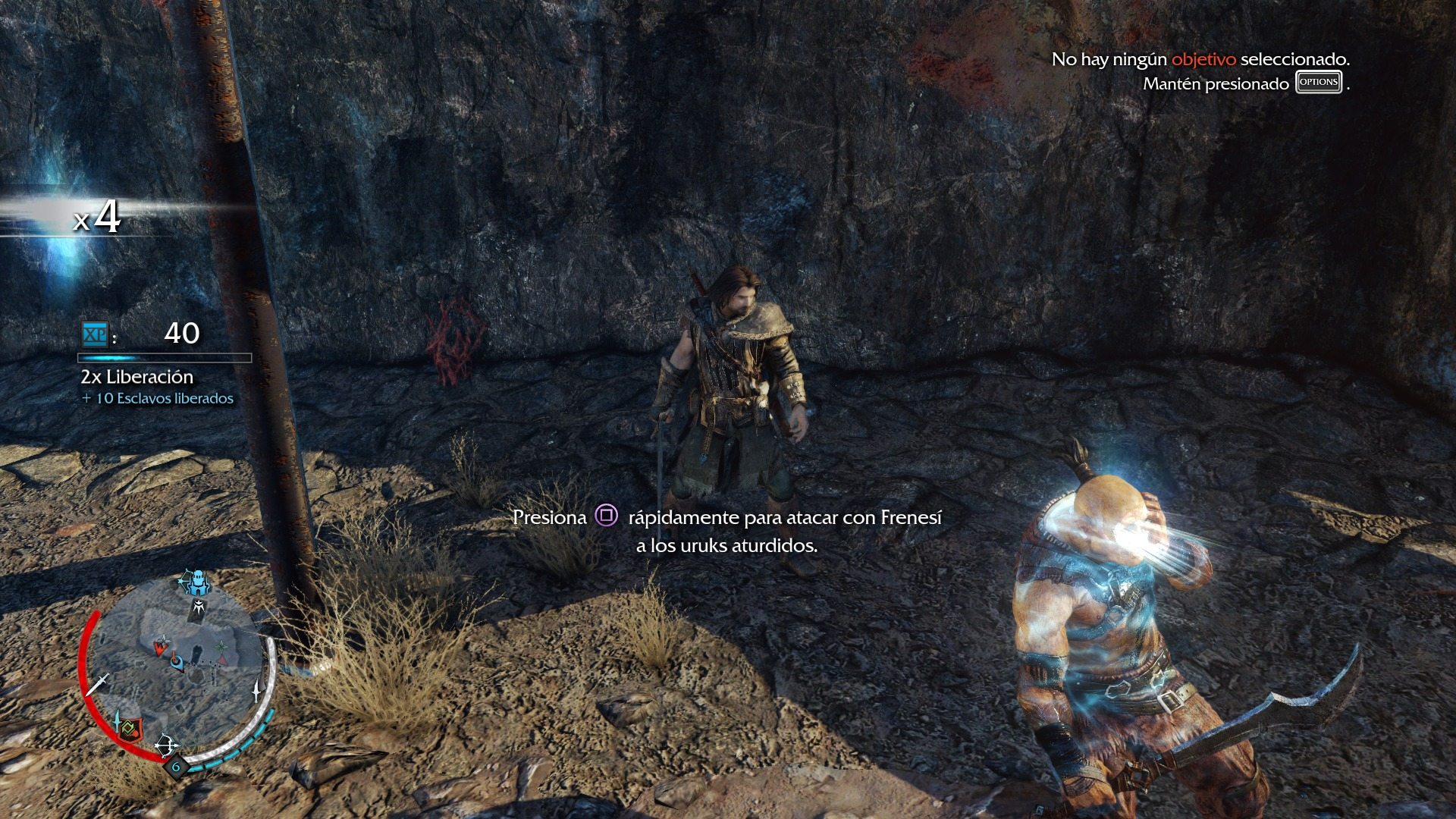Toggle the rune slot diamond showing 6
1456x819 pixels.
coord(175,767)
